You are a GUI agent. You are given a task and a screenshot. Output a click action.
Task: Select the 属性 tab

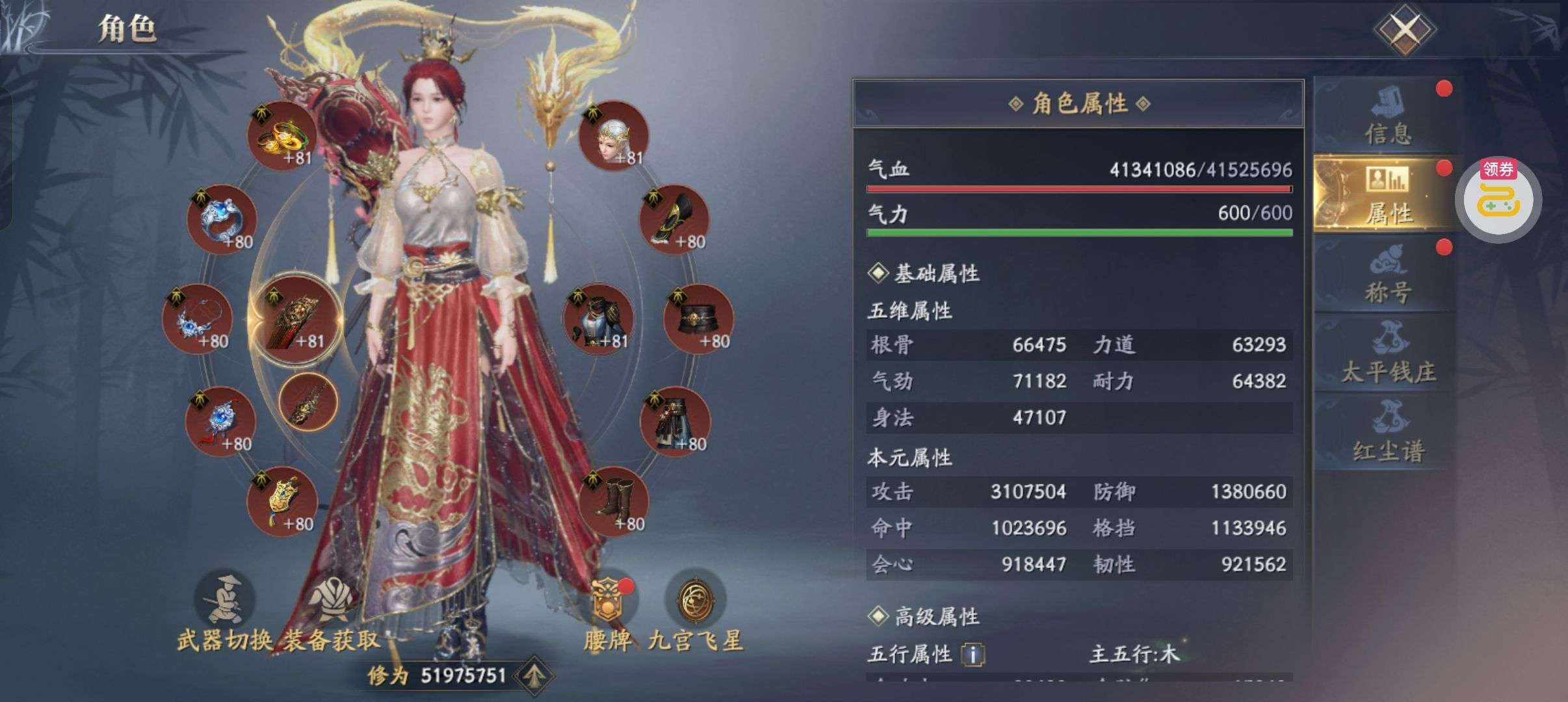(1387, 194)
